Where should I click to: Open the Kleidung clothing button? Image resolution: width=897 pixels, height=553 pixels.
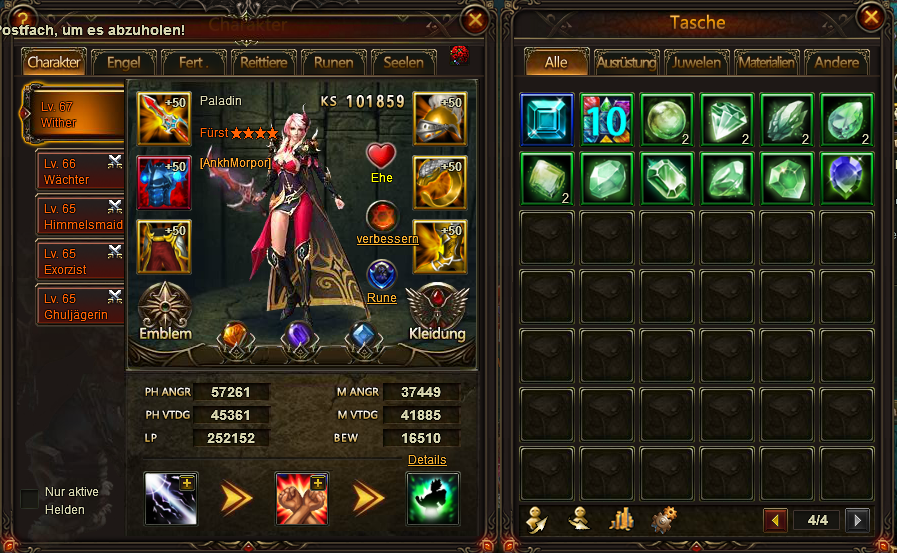pyautogui.click(x=437, y=312)
